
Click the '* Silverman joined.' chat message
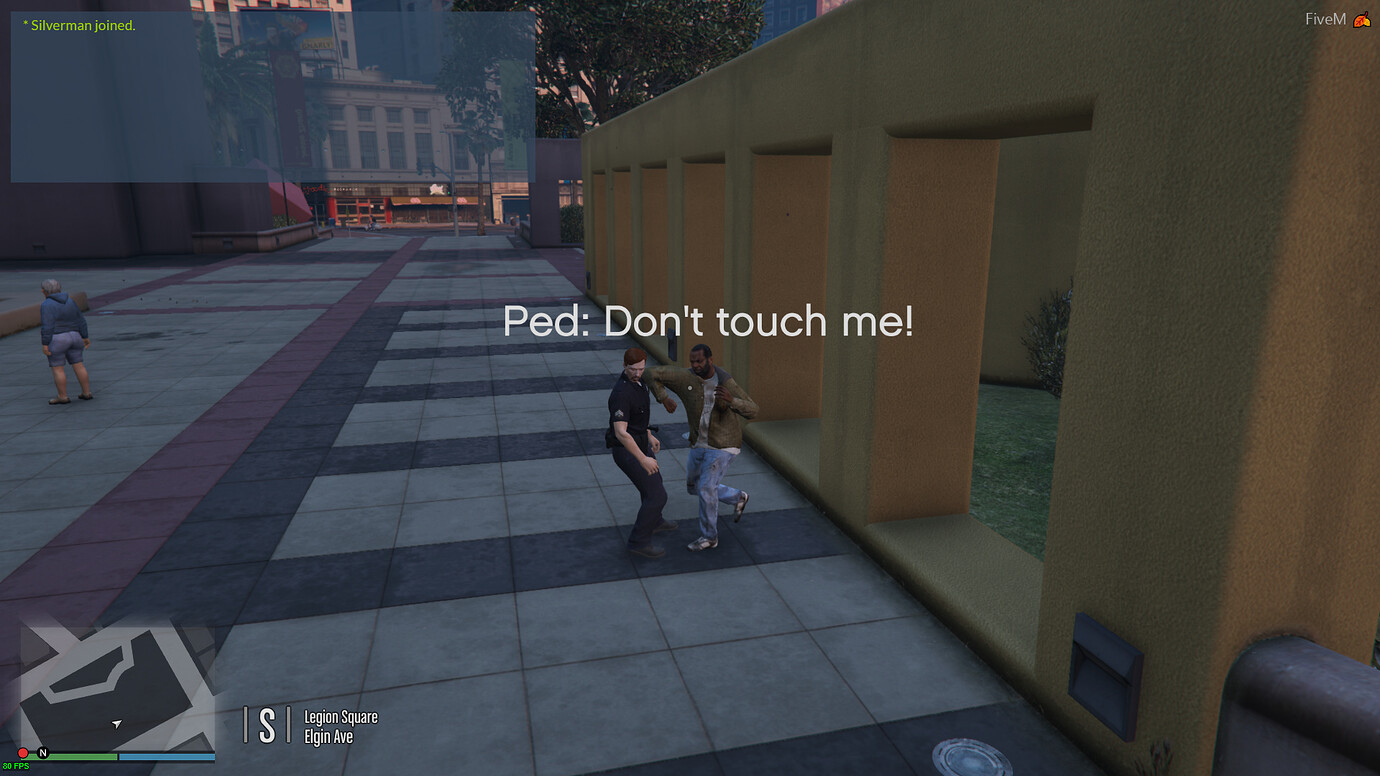point(80,24)
